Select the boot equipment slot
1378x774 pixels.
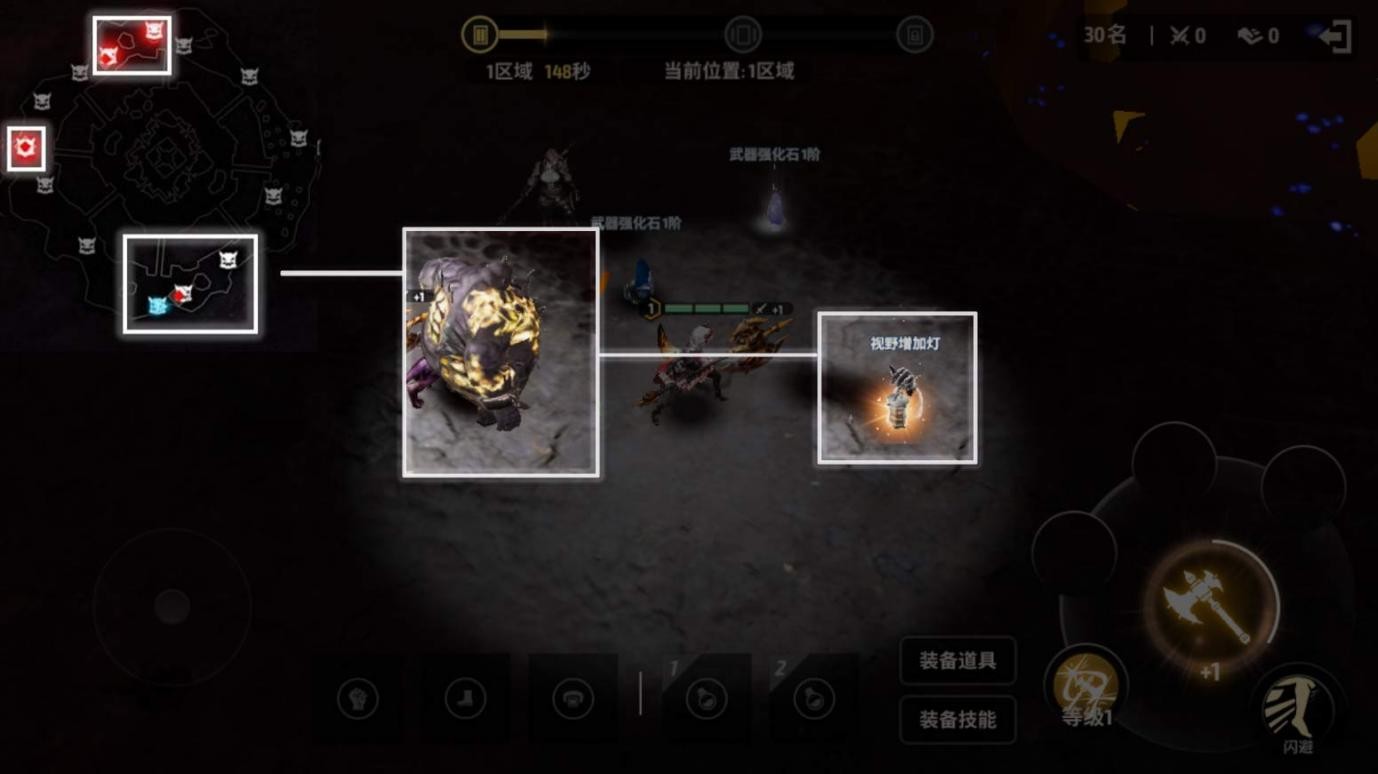[465, 698]
